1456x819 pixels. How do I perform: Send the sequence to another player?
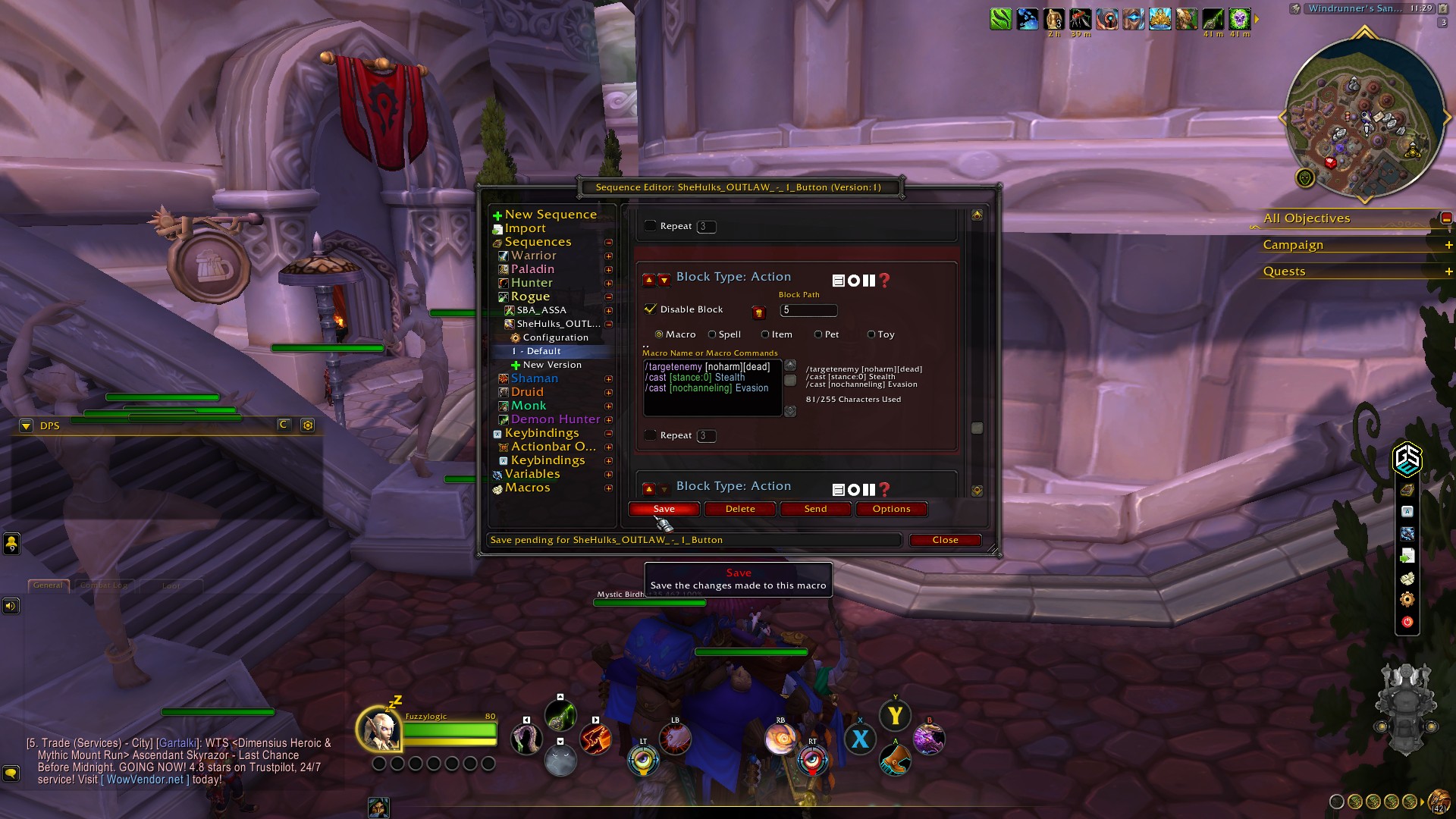point(815,509)
